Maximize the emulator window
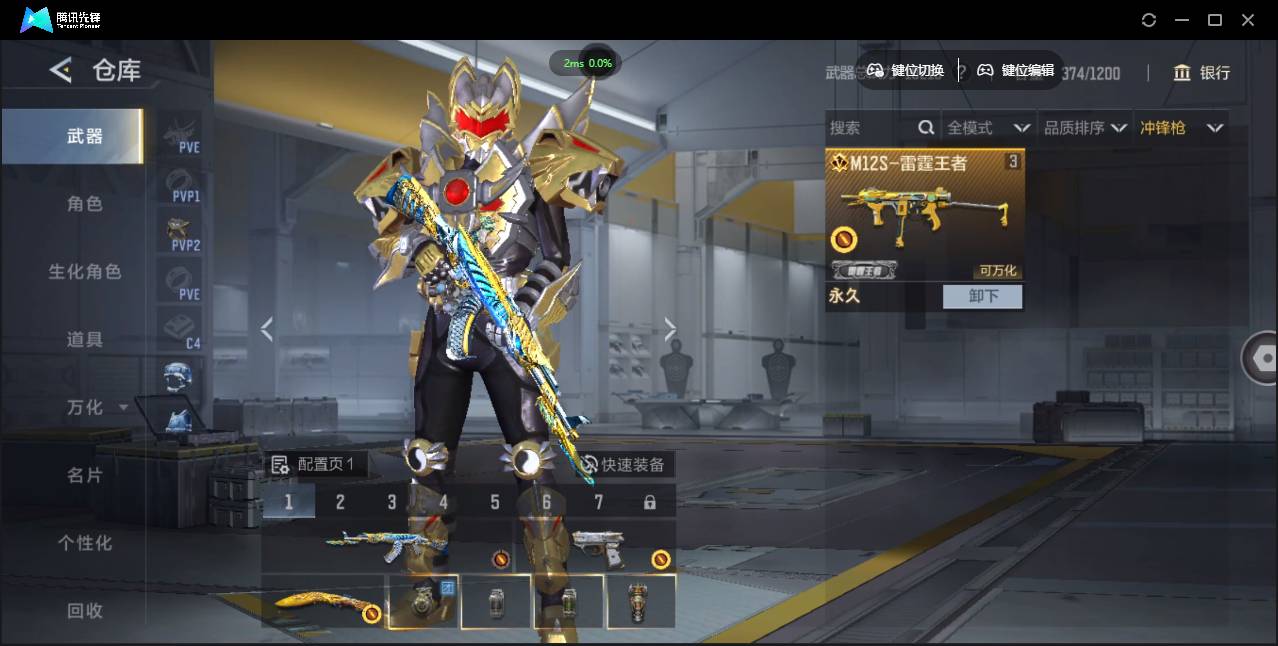Image resolution: width=1278 pixels, height=646 pixels. point(1215,20)
